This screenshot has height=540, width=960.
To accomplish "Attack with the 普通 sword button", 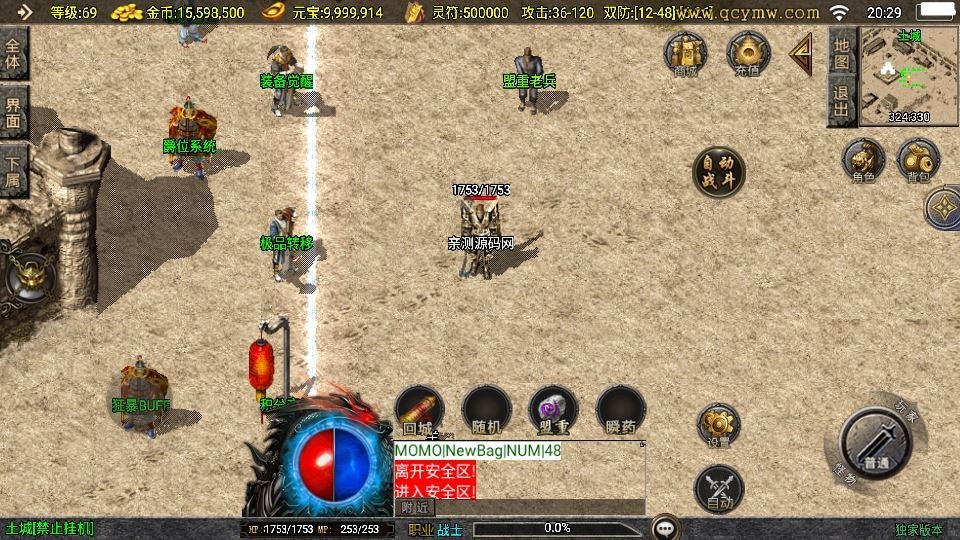I will [876, 446].
